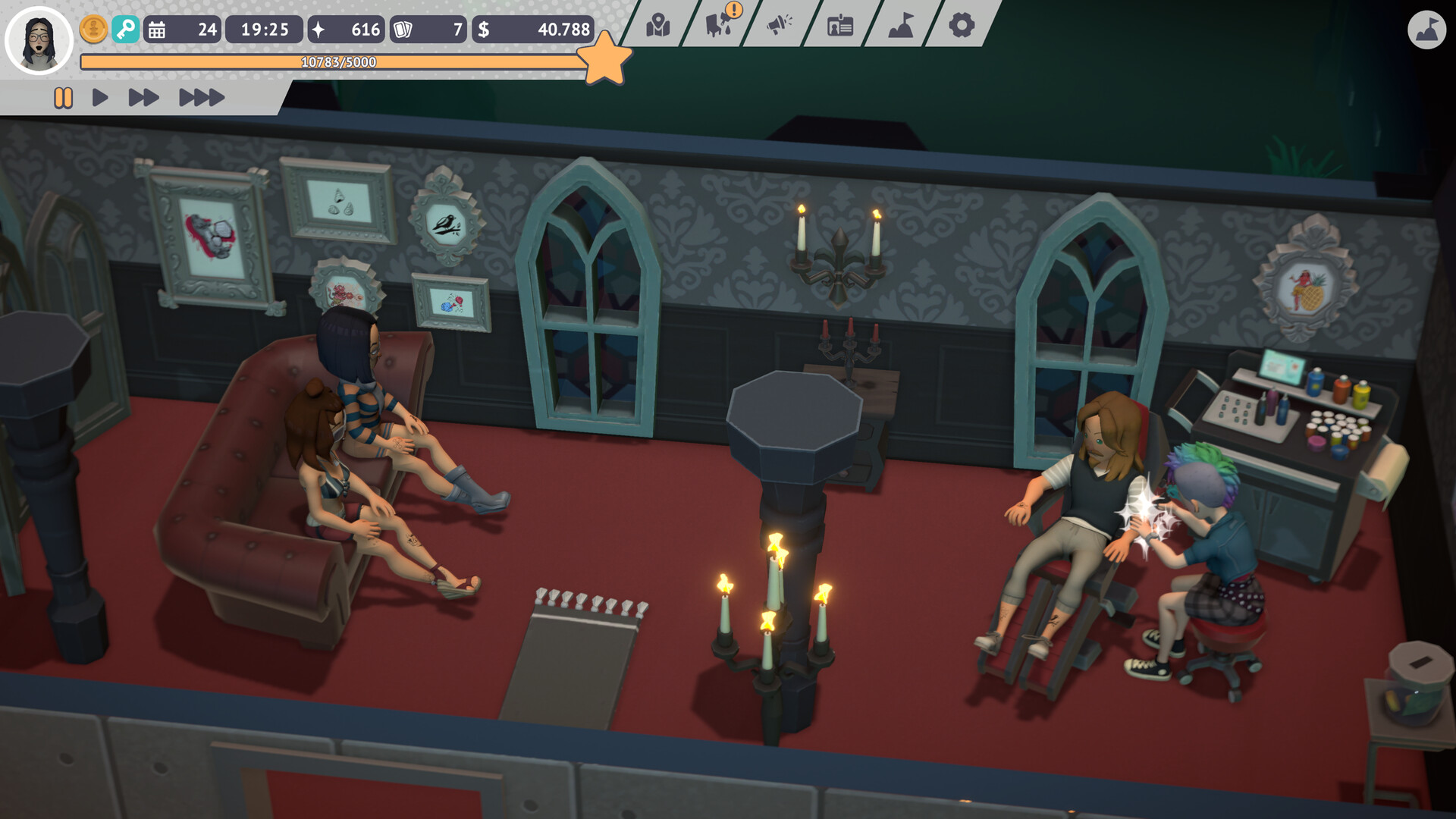
Task: Open the tattoo designs counter showing 7
Action: (428, 30)
